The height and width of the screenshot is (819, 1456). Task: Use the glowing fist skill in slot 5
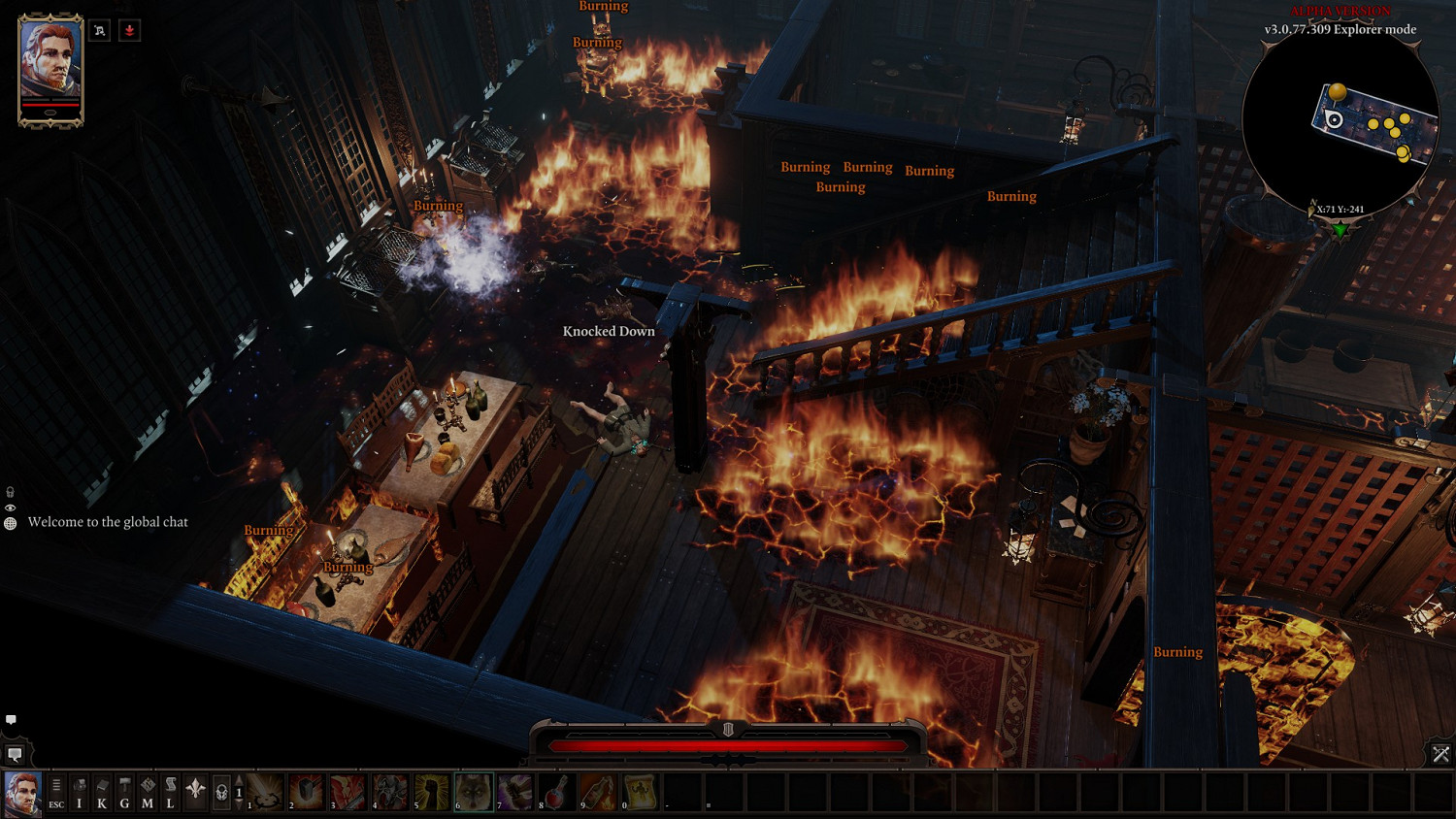432,791
